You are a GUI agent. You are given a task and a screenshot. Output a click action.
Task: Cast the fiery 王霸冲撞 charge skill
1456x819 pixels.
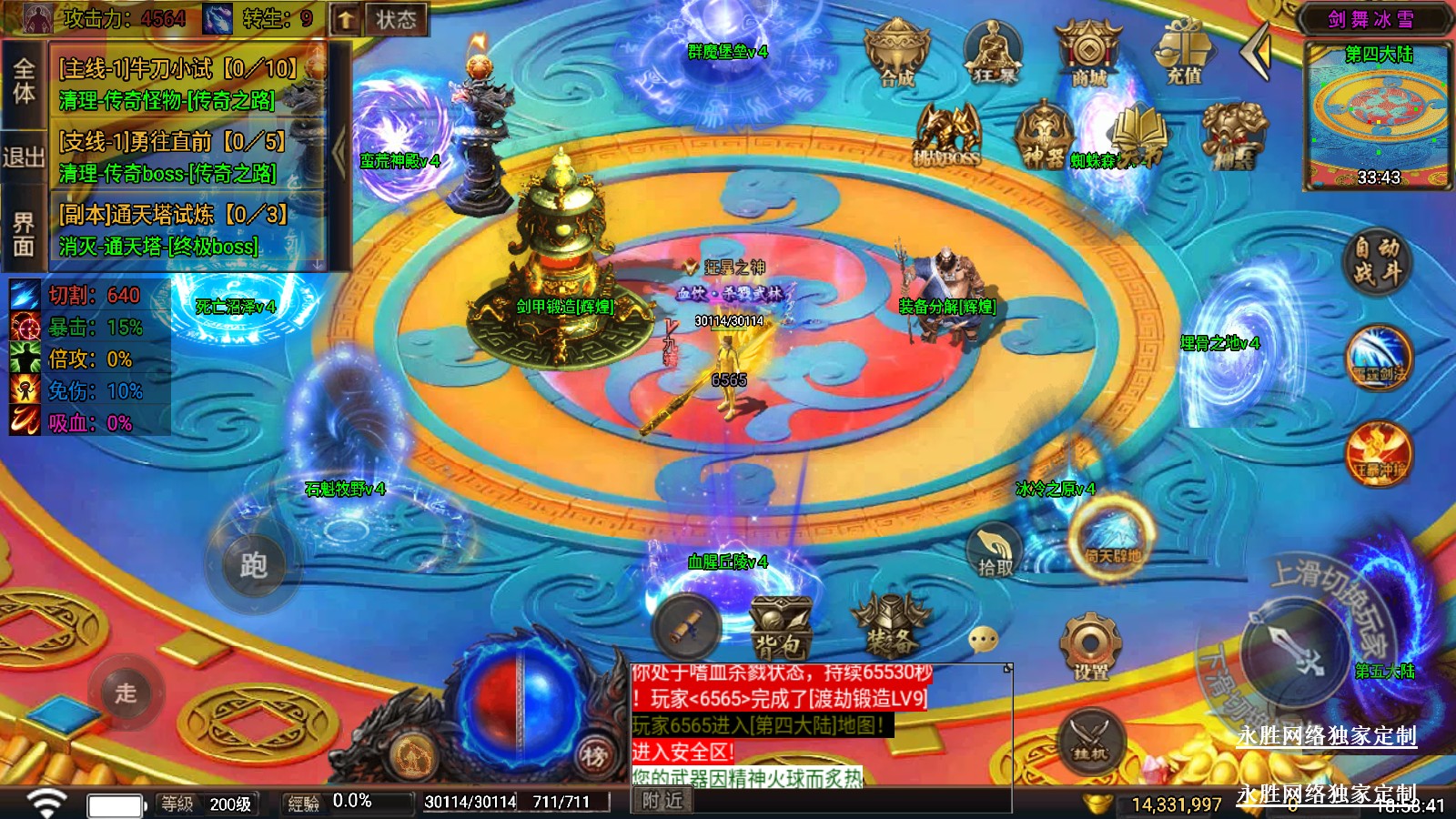(x=1379, y=453)
